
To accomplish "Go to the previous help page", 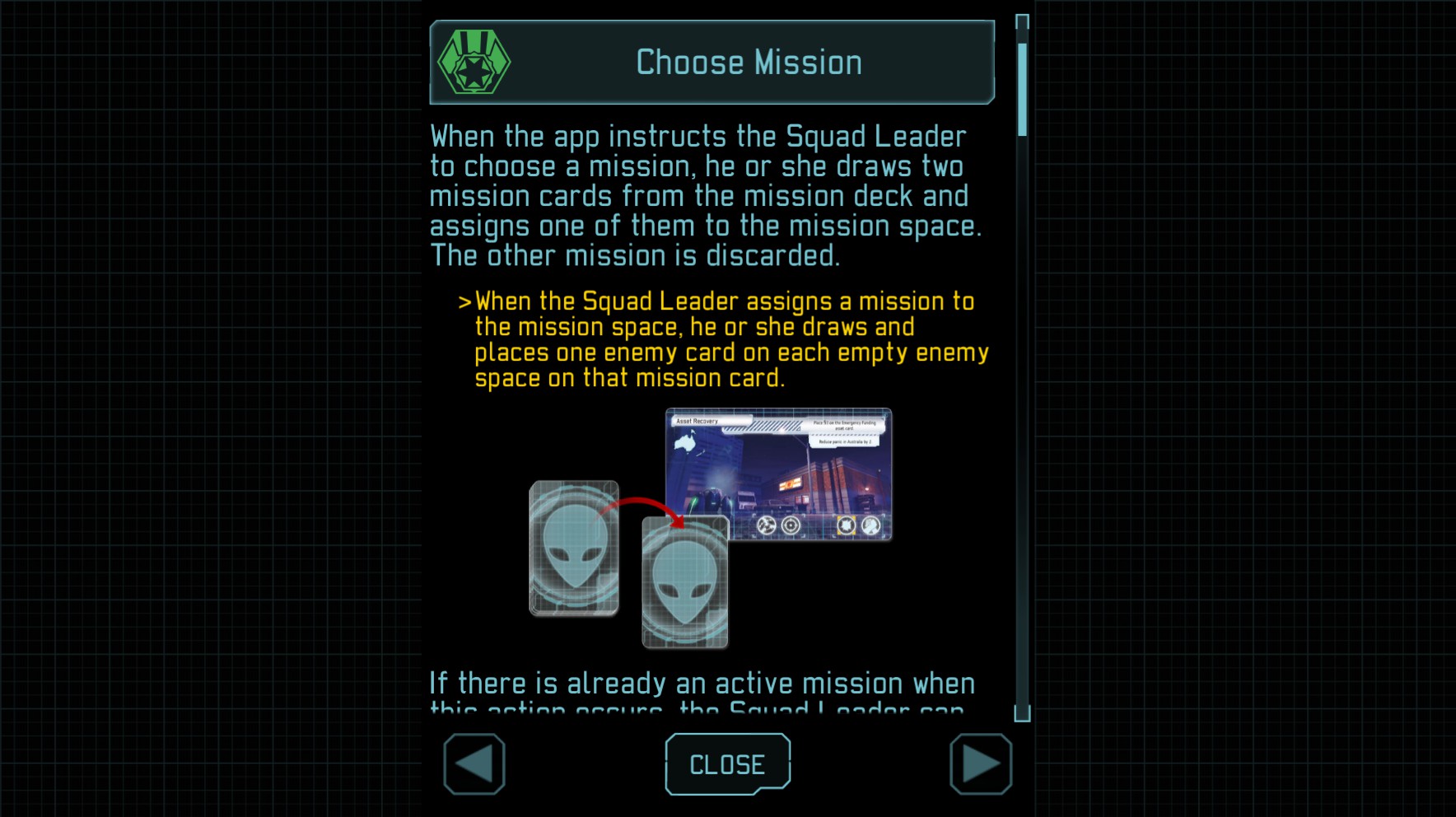I will [474, 764].
